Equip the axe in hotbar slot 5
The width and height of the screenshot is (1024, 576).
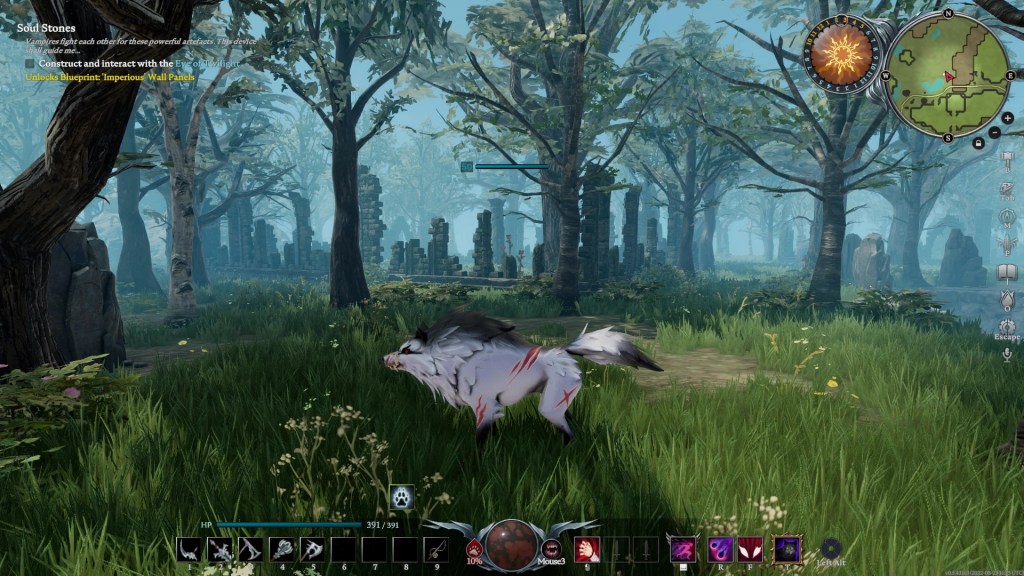pos(311,548)
